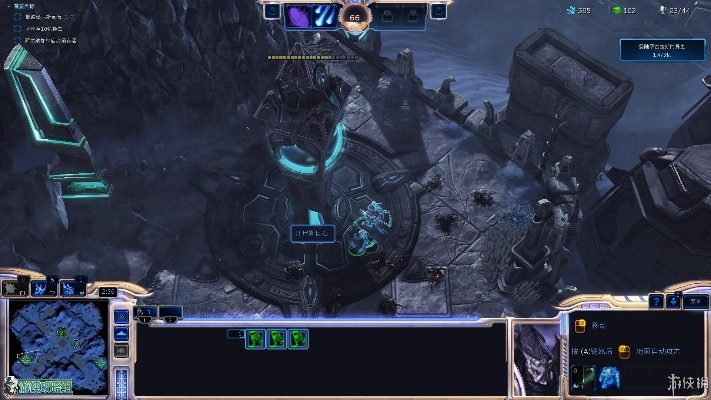The height and width of the screenshot is (400, 711).
Task: Click the top minimap side button
Action: (x=121, y=316)
